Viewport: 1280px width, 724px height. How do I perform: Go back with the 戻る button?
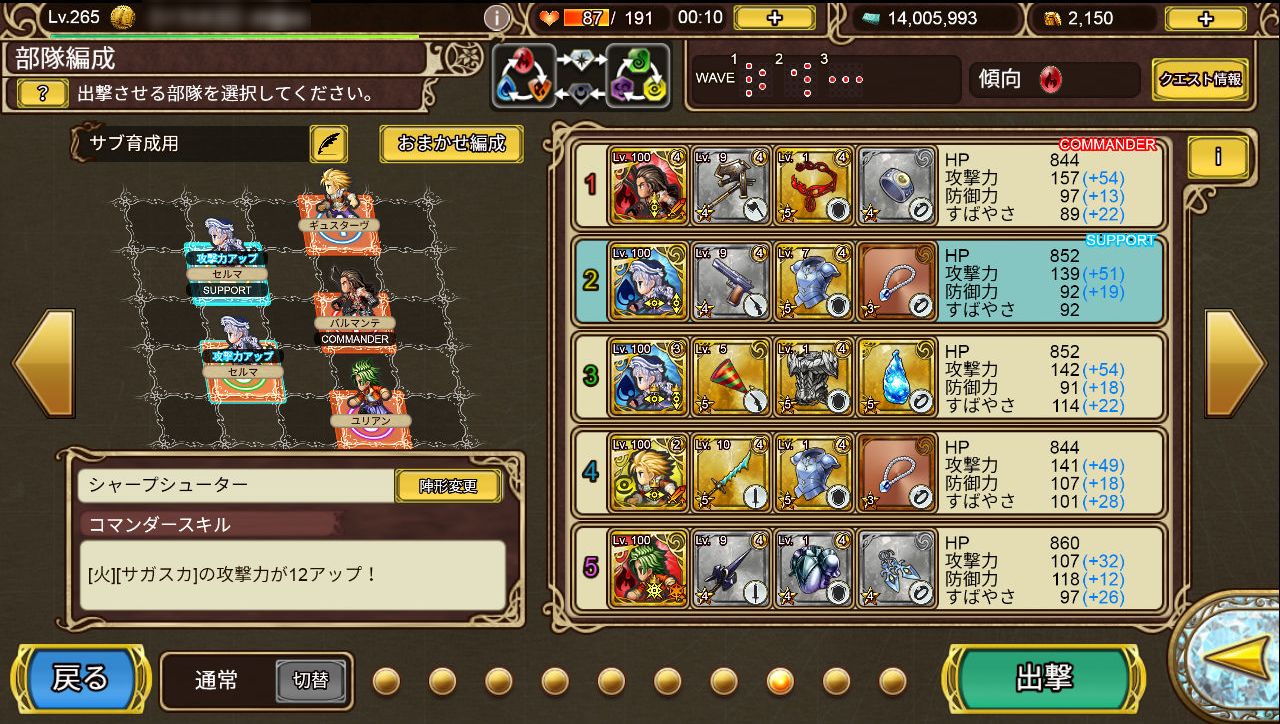click(x=80, y=680)
